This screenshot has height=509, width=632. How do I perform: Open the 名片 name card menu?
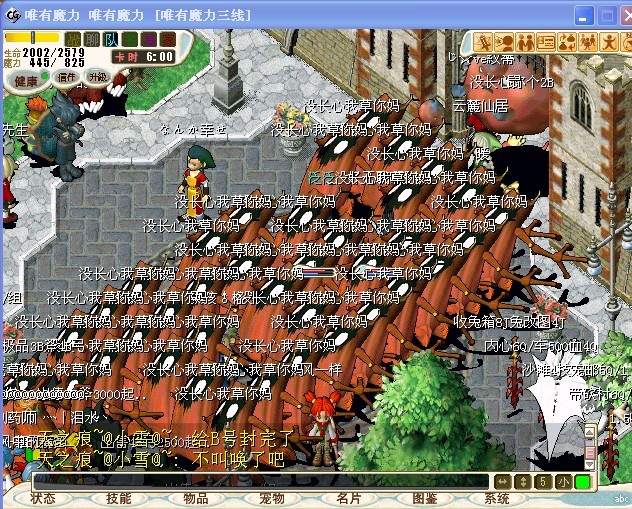coord(348,498)
